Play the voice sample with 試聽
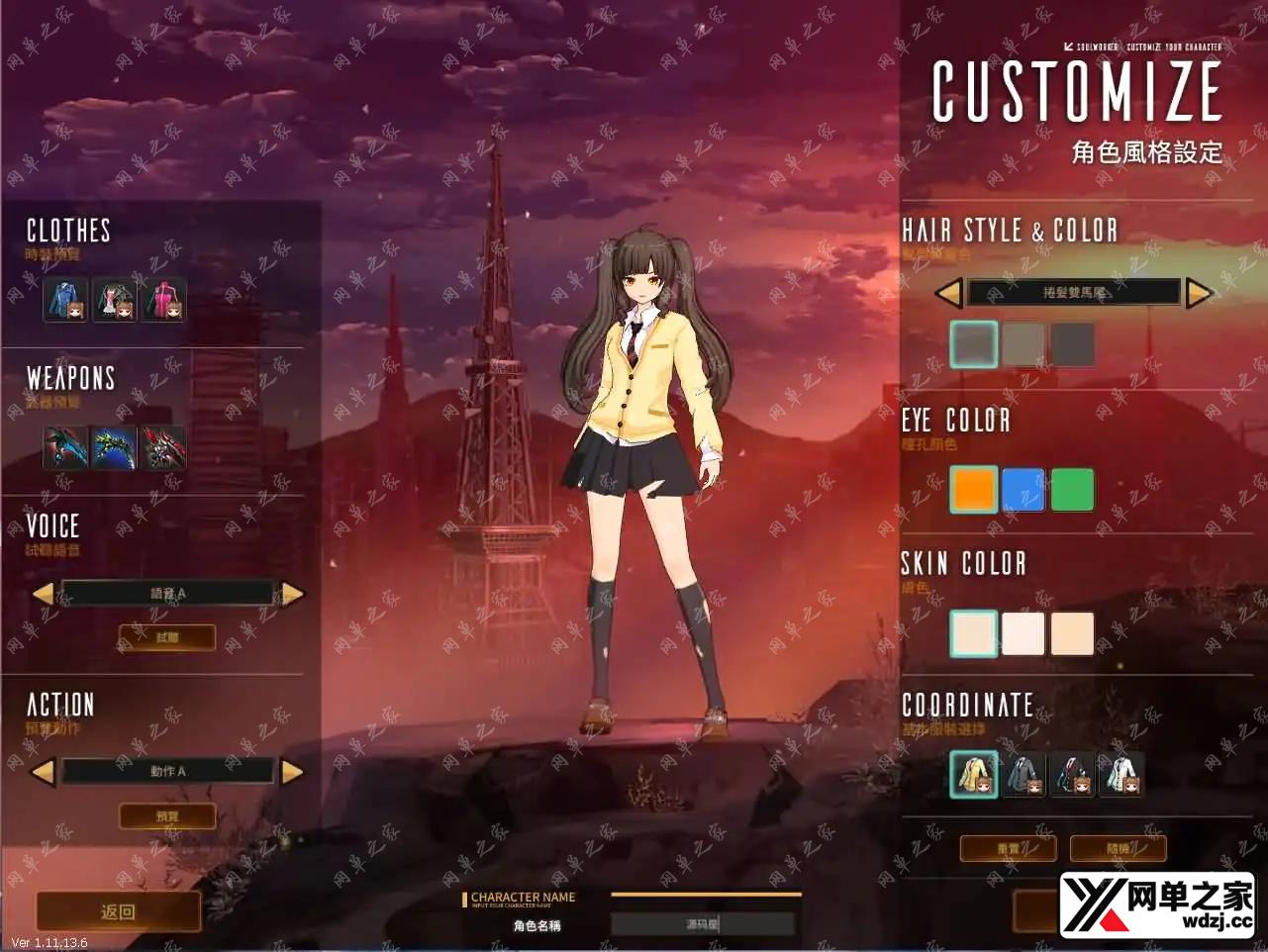Screen dimensions: 1268x952 (167, 637)
